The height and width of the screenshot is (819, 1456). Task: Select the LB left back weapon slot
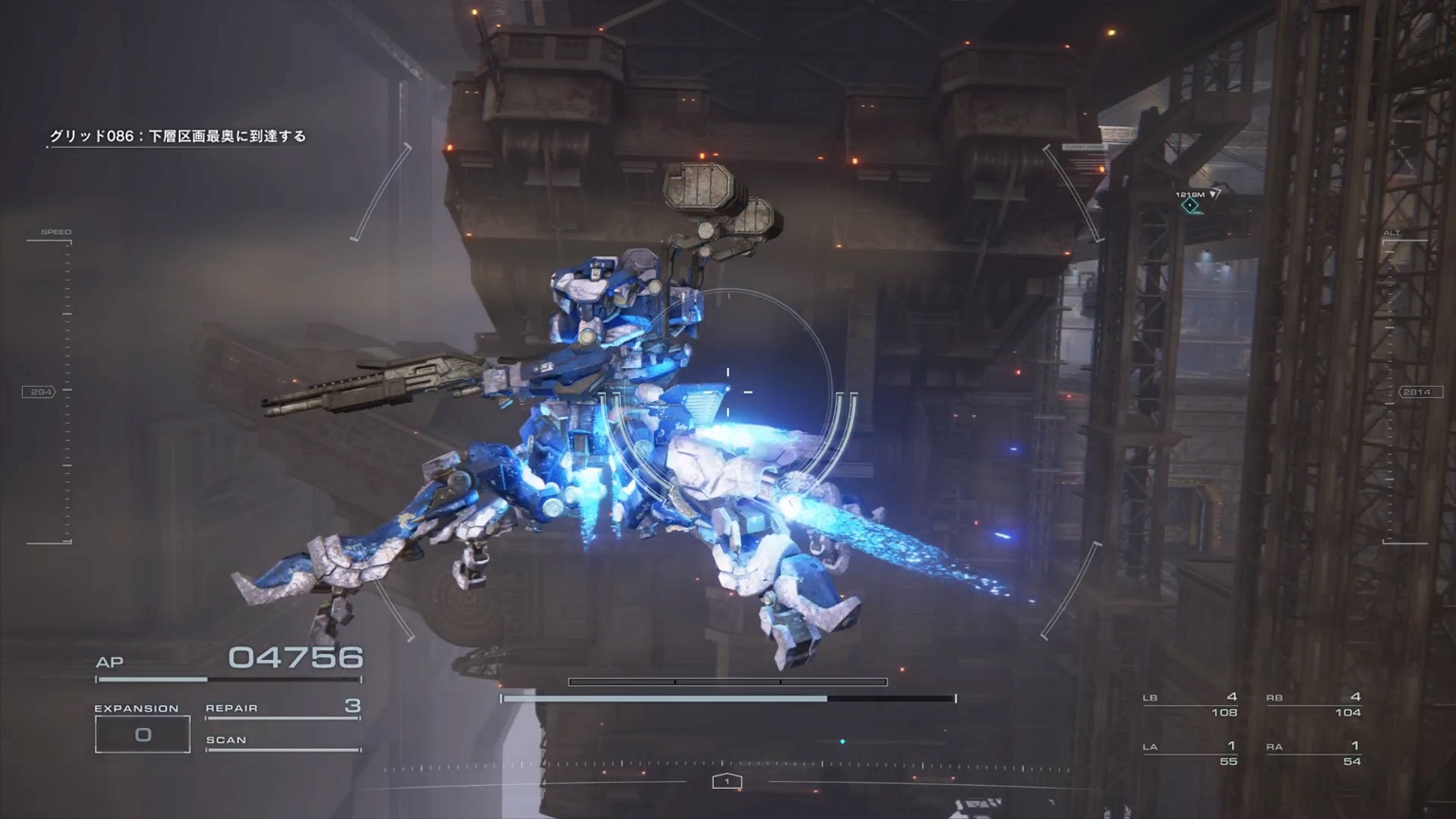1191,704
